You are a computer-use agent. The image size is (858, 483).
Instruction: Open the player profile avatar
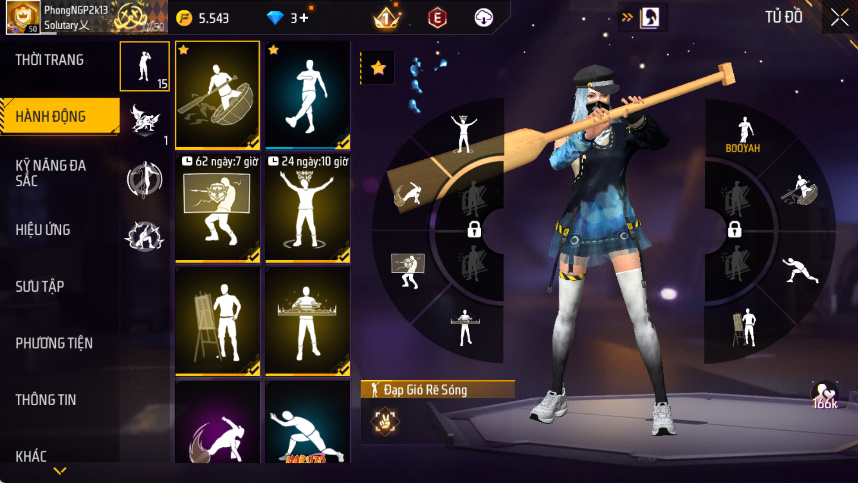click(x=22, y=17)
